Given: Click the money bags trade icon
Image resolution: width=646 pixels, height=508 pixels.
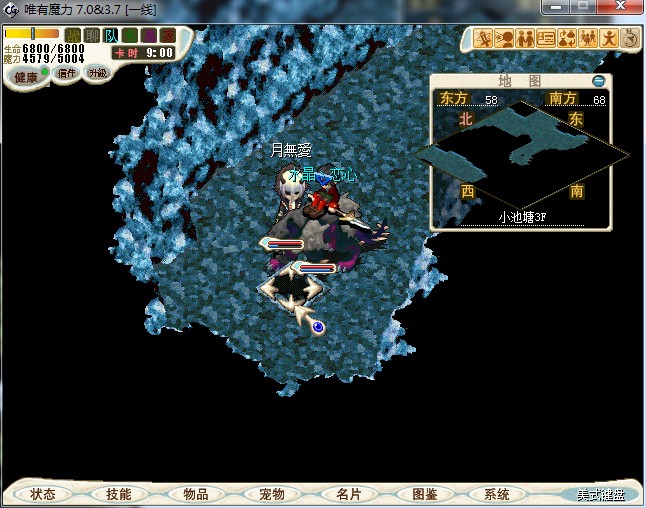Looking at the screenshot, I should pos(565,39).
